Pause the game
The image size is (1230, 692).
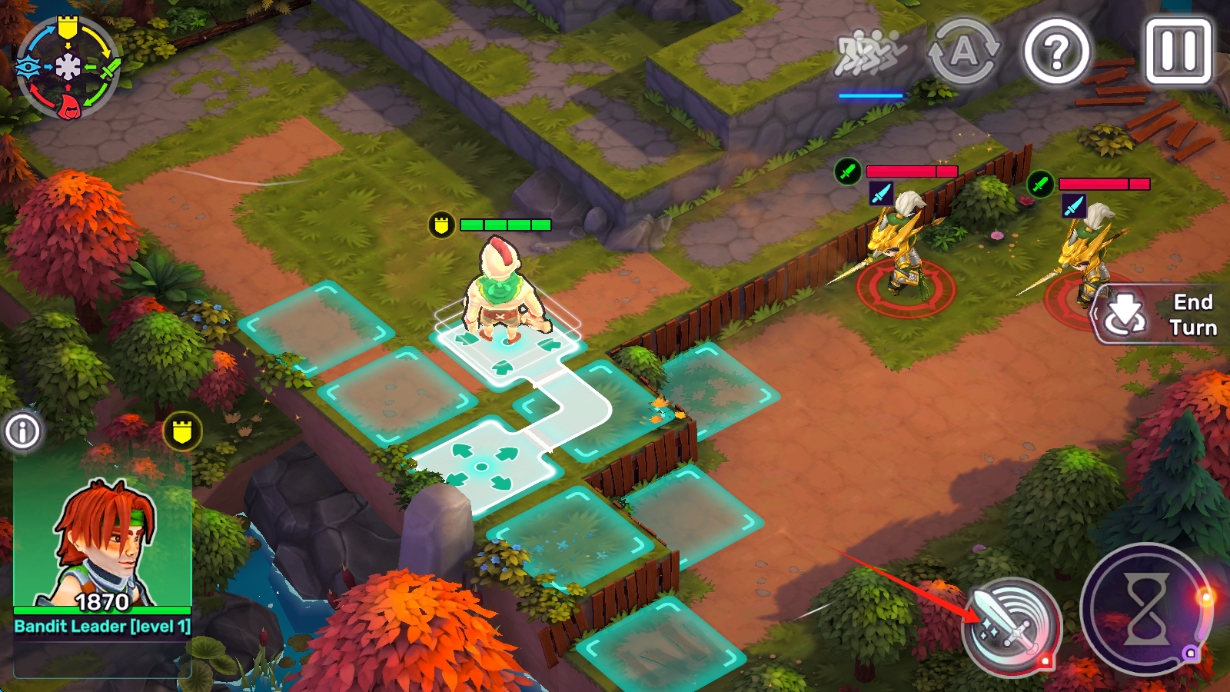1178,49
